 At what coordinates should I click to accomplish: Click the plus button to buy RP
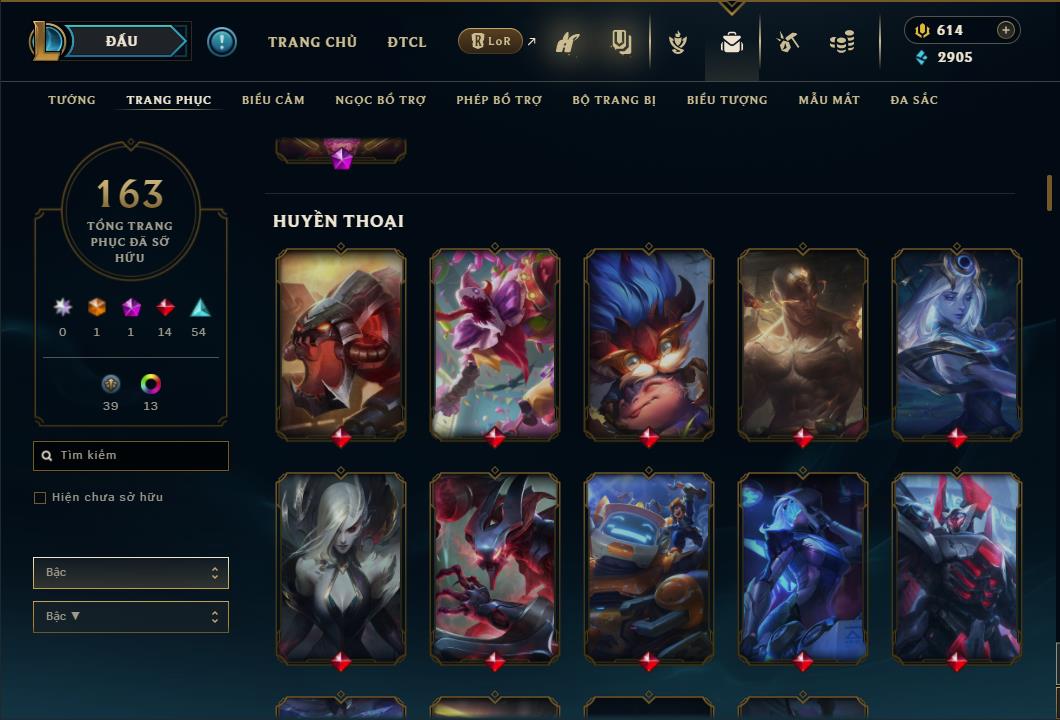1006,30
